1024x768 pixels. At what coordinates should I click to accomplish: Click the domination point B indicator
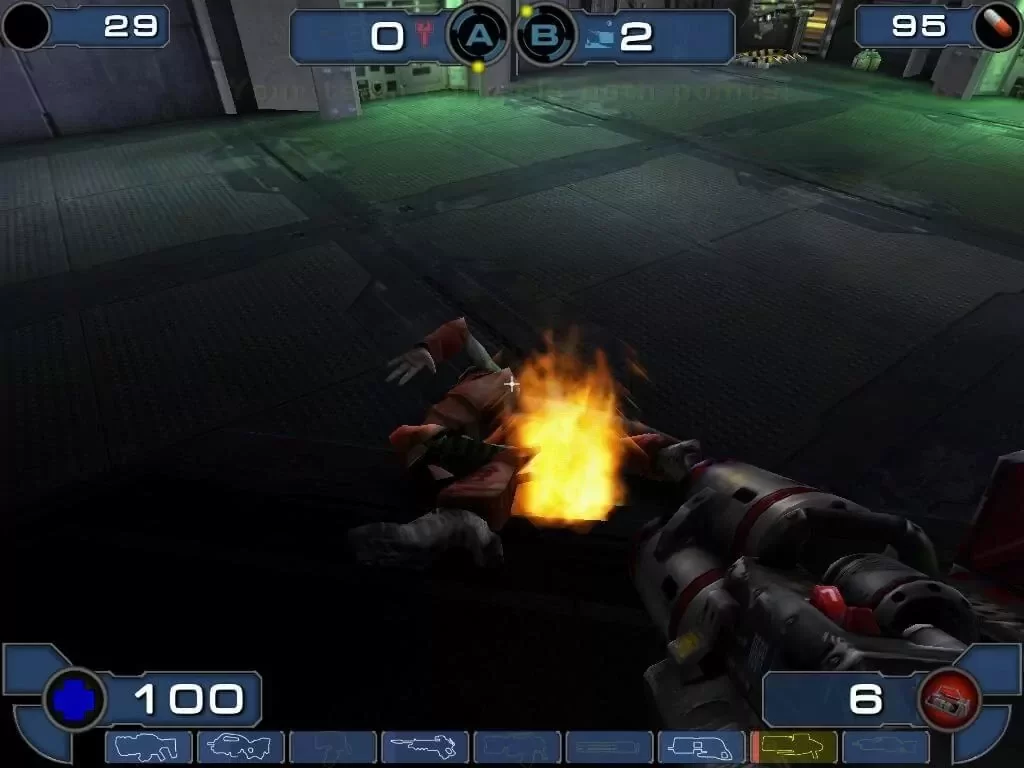pos(546,37)
